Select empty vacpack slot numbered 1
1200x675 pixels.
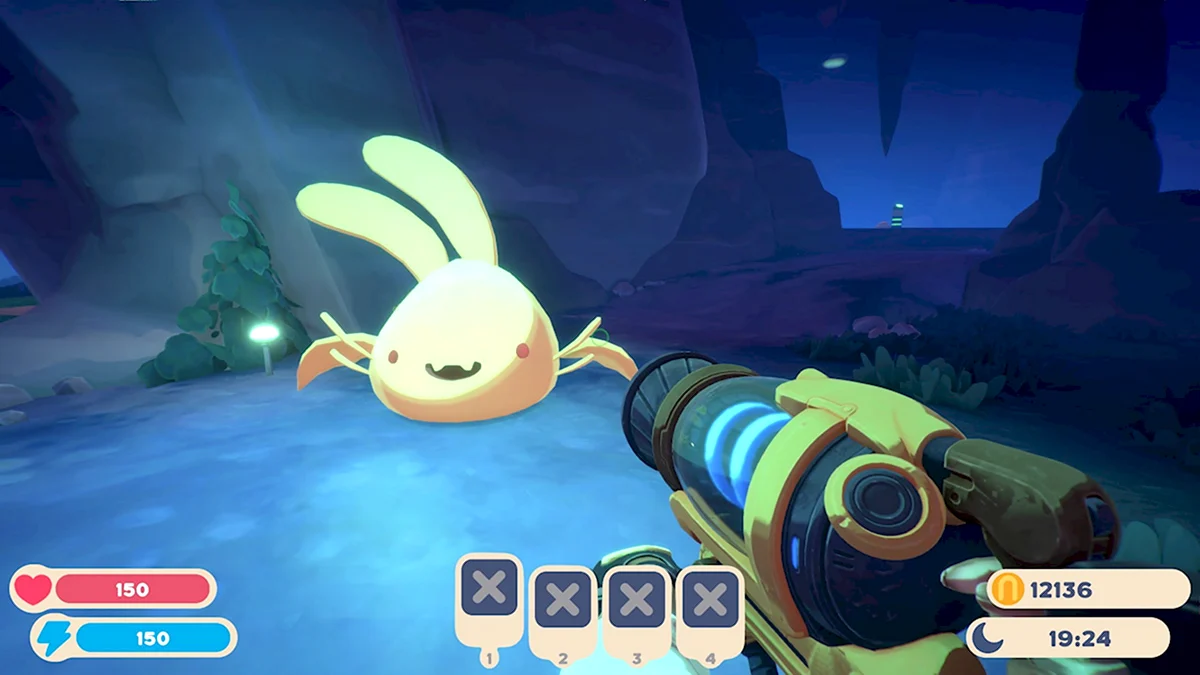coord(489,588)
